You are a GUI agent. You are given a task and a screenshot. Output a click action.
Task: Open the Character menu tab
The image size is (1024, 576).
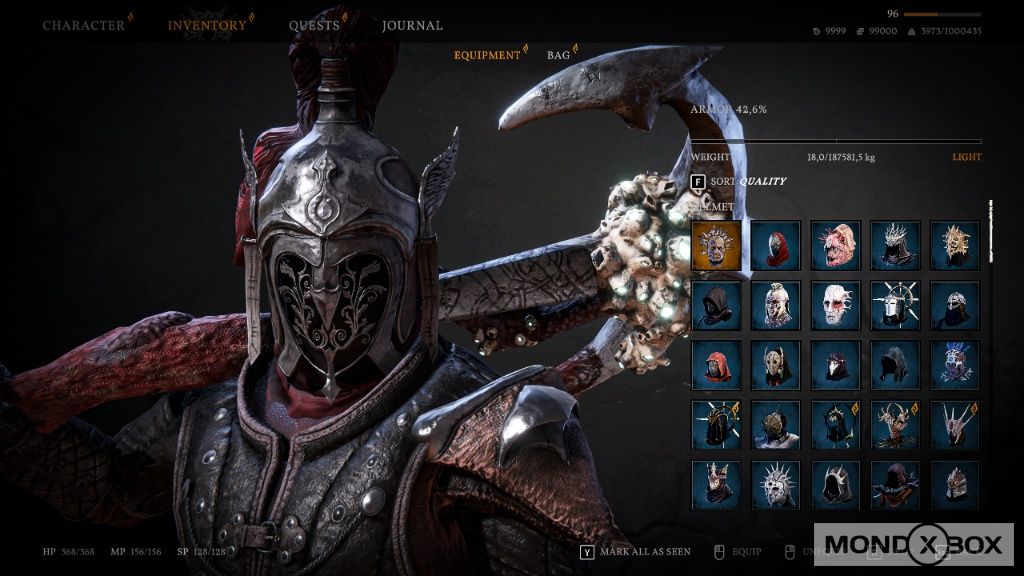(x=84, y=25)
